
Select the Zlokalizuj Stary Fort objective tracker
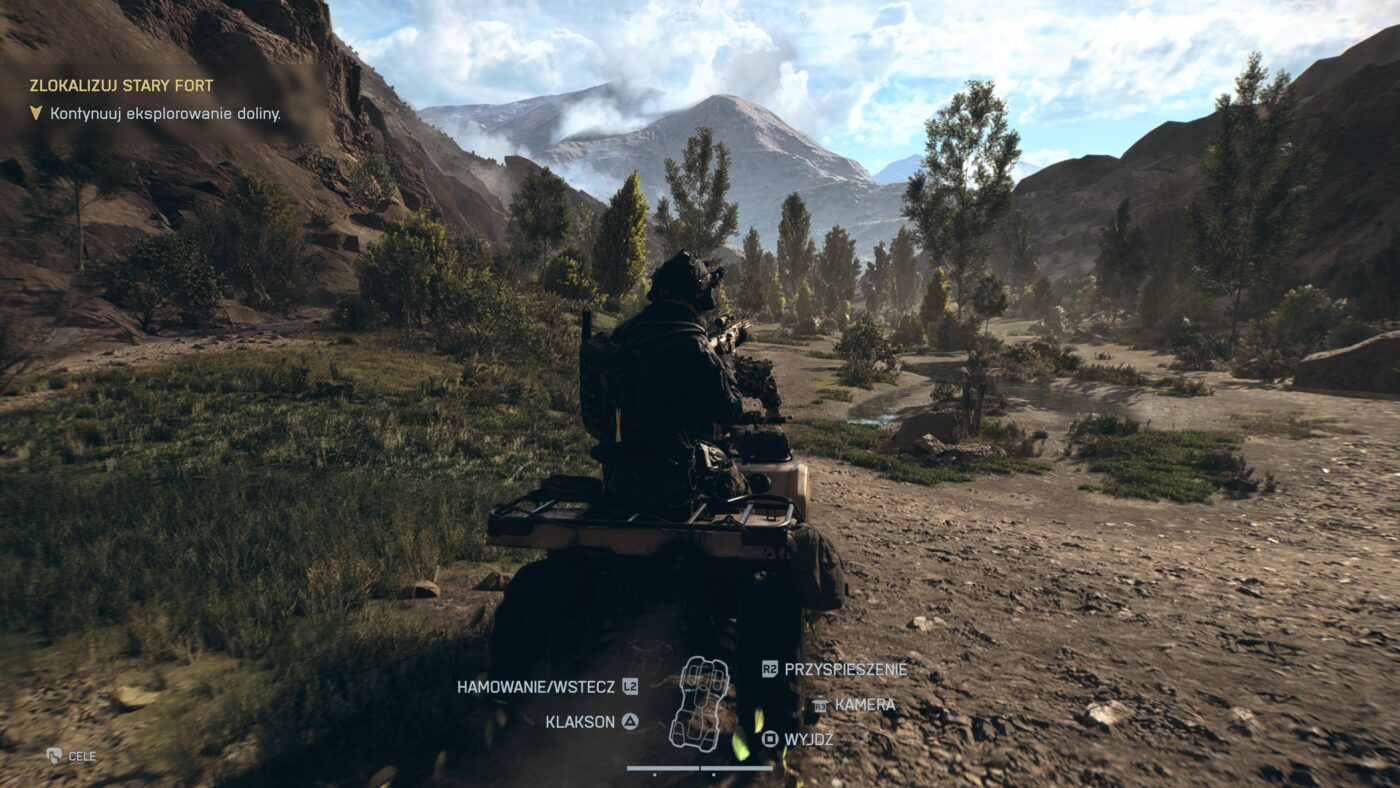121,86
